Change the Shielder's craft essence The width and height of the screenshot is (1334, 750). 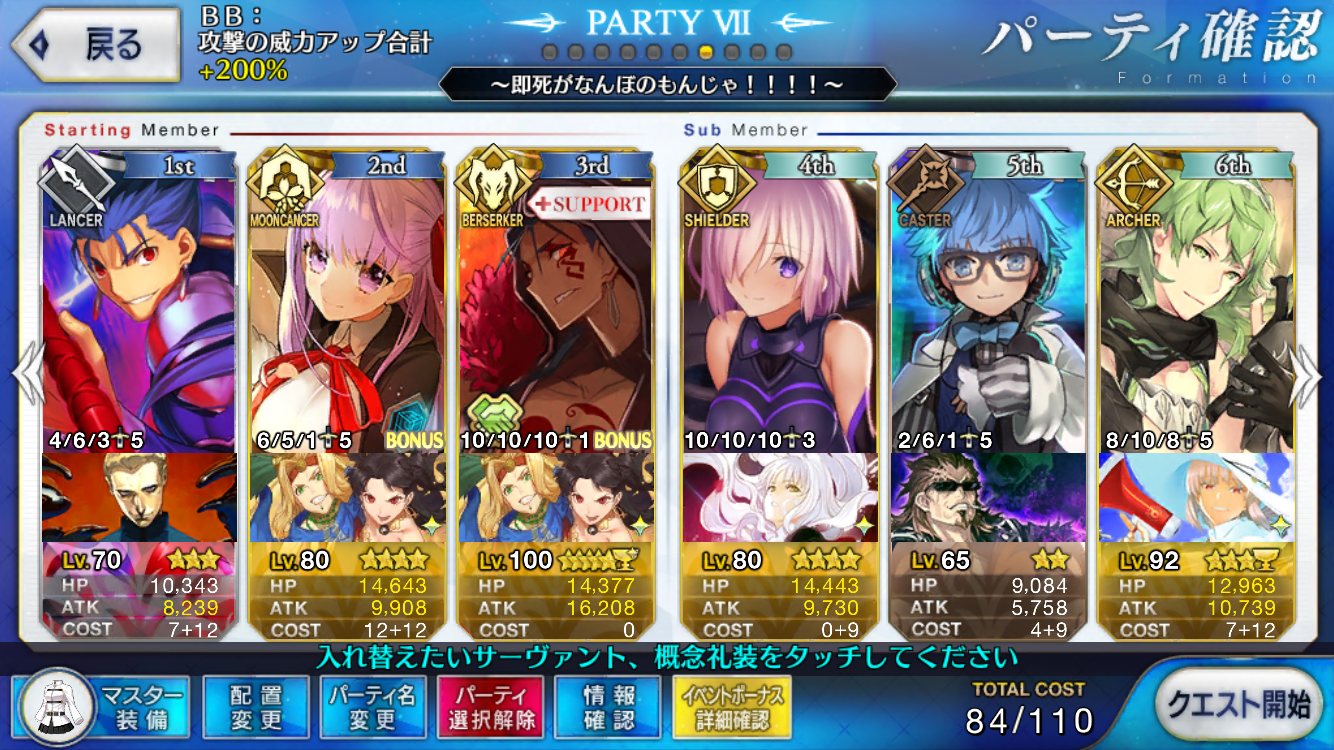coord(779,497)
